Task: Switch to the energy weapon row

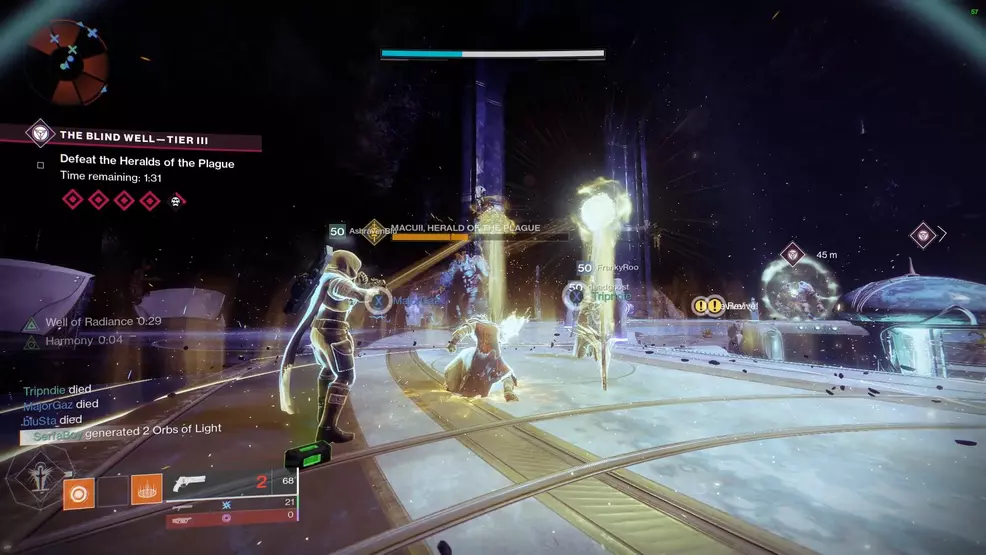Action: click(x=232, y=502)
